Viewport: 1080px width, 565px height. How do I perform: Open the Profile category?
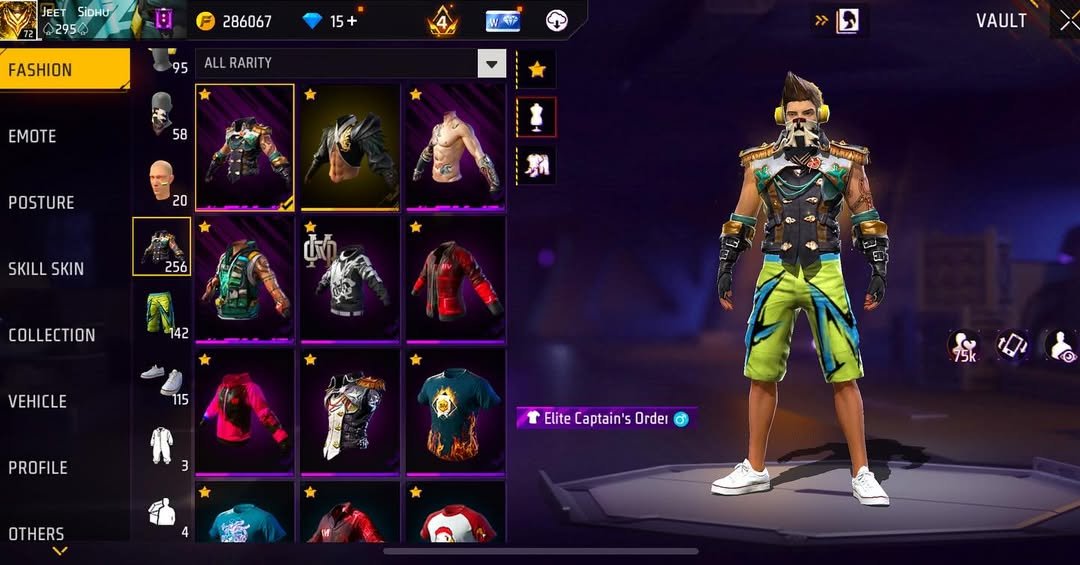coord(38,467)
